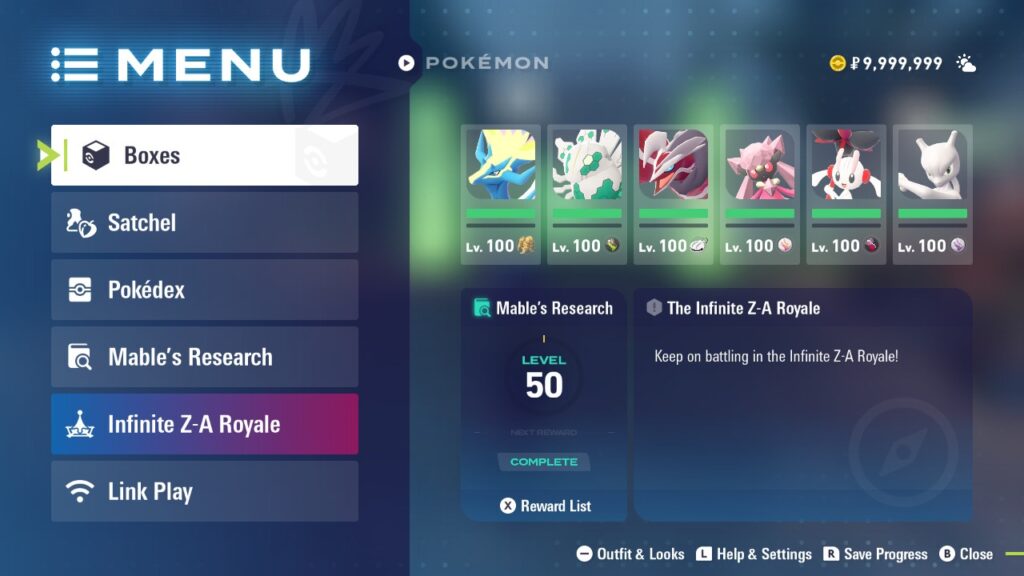Select the Satchel menu option
The height and width of the screenshot is (576, 1024).
click(x=204, y=222)
